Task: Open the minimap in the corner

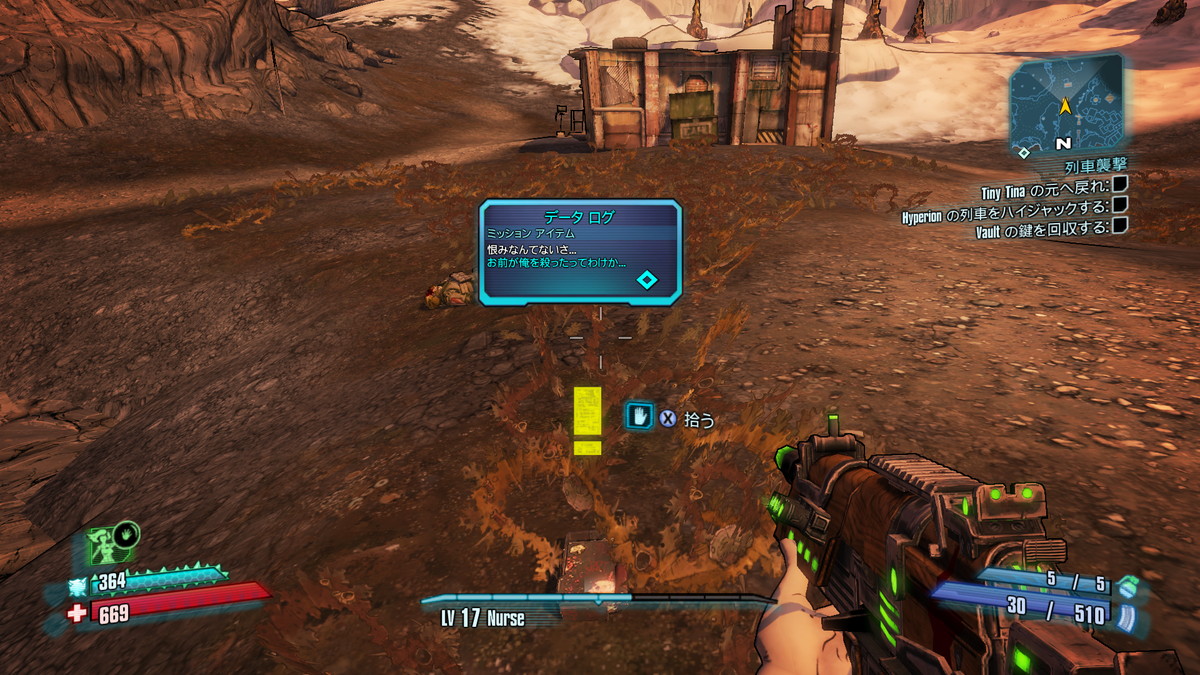Action: [x=1065, y=102]
